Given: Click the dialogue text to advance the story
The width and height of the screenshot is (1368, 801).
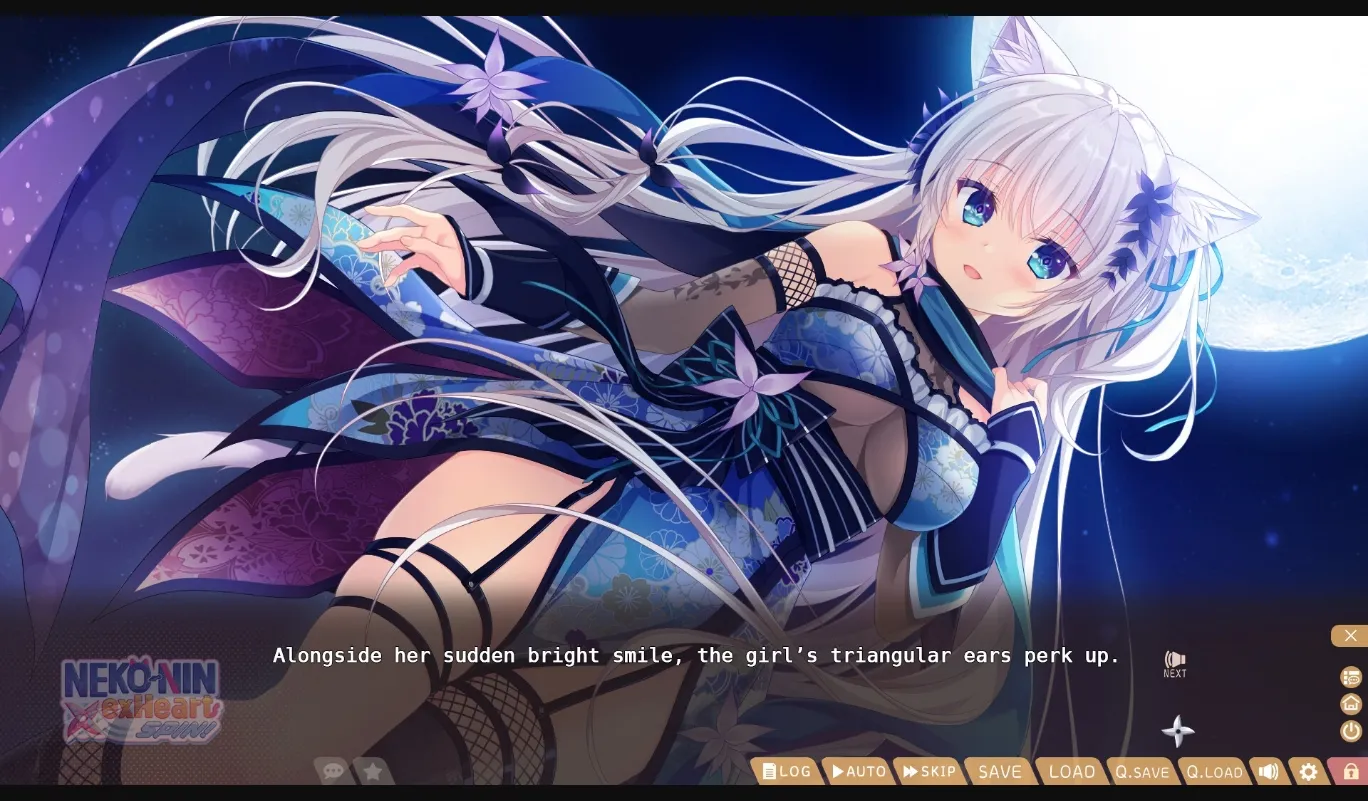Looking at the screenshot, I should pos(695,656).
